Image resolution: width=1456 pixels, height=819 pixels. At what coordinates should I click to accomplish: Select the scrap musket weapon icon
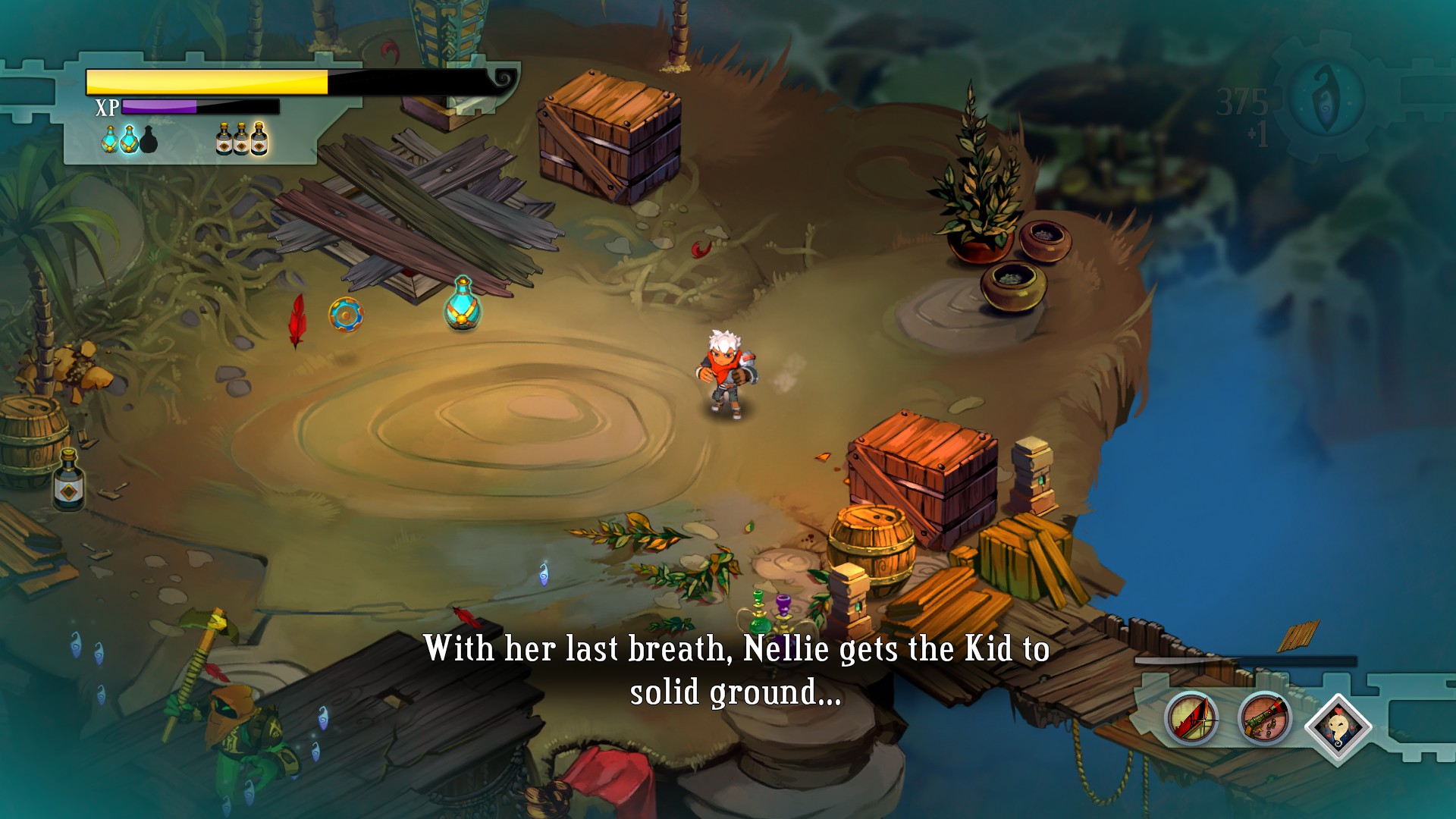click(x=1264, y=718)
